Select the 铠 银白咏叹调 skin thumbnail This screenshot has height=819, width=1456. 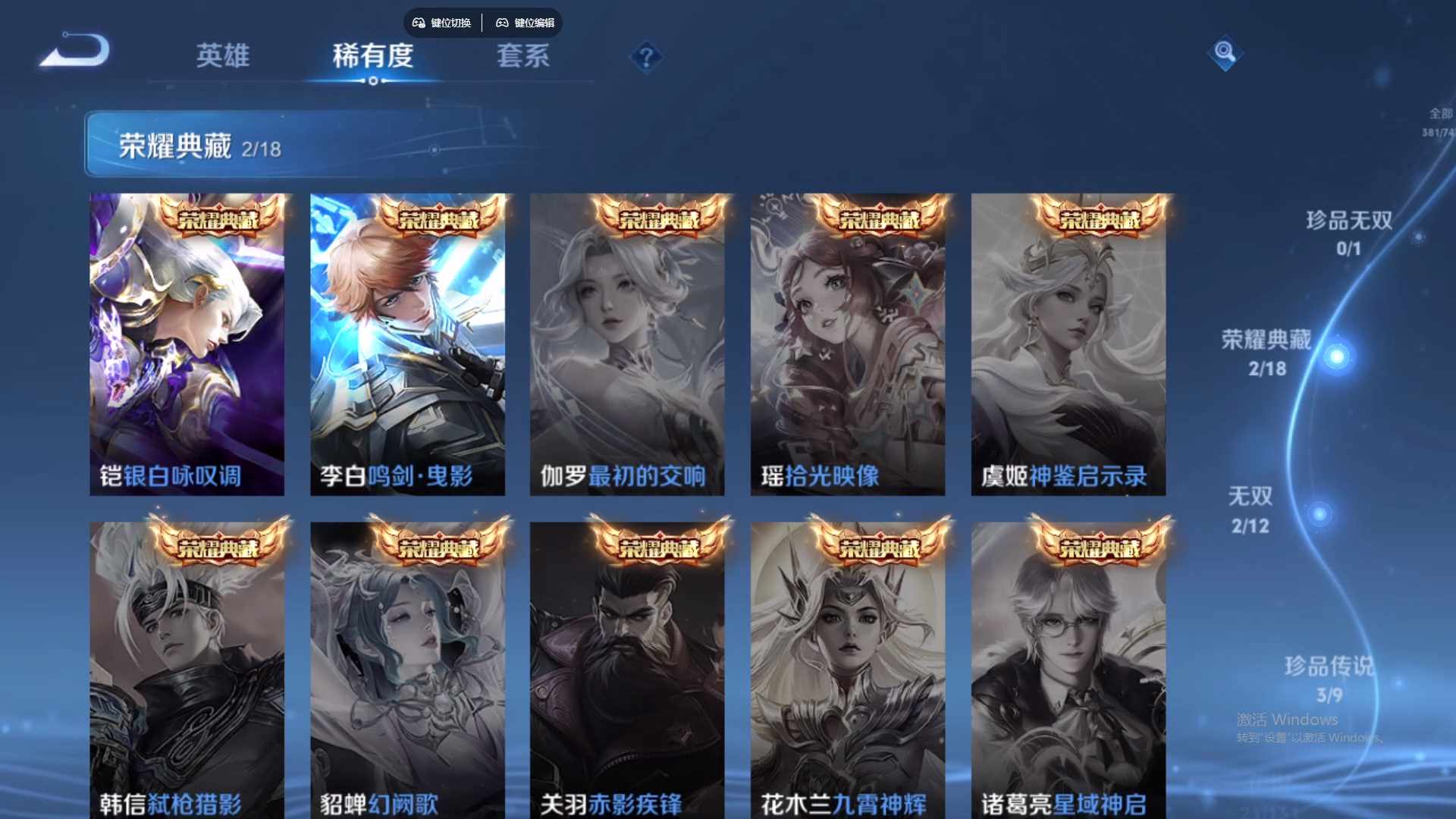(187, 341)
